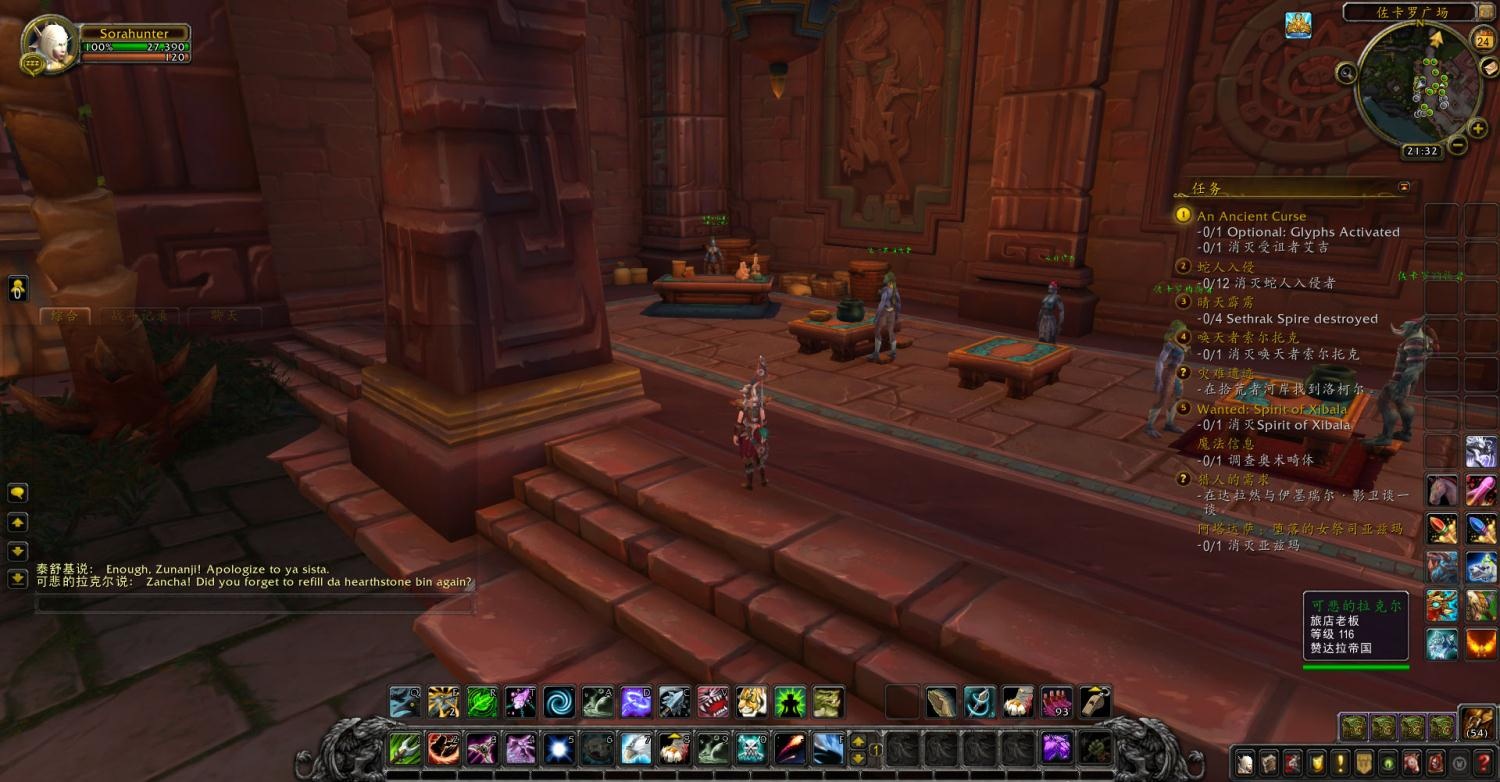The image size is (1500, 782).
Task: Switch to the 综合 chat tab
Action: coord(64,316)
